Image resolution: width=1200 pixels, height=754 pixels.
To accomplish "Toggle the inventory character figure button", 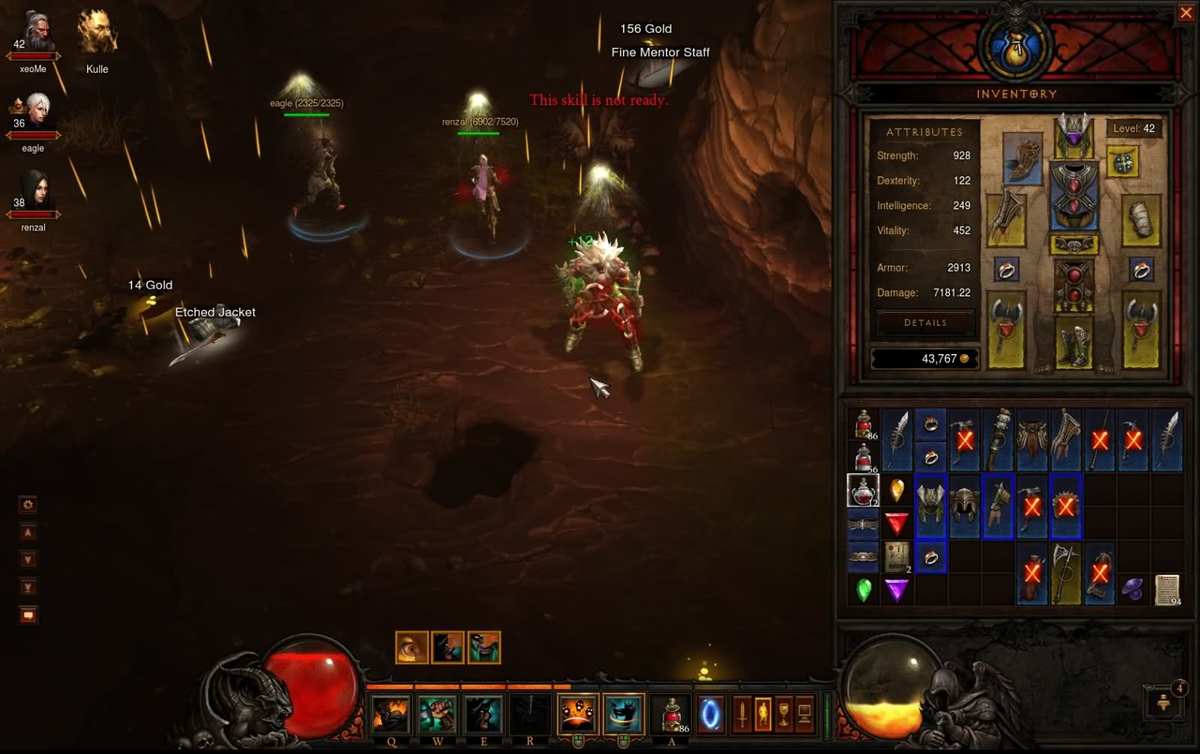I will 763,714.
